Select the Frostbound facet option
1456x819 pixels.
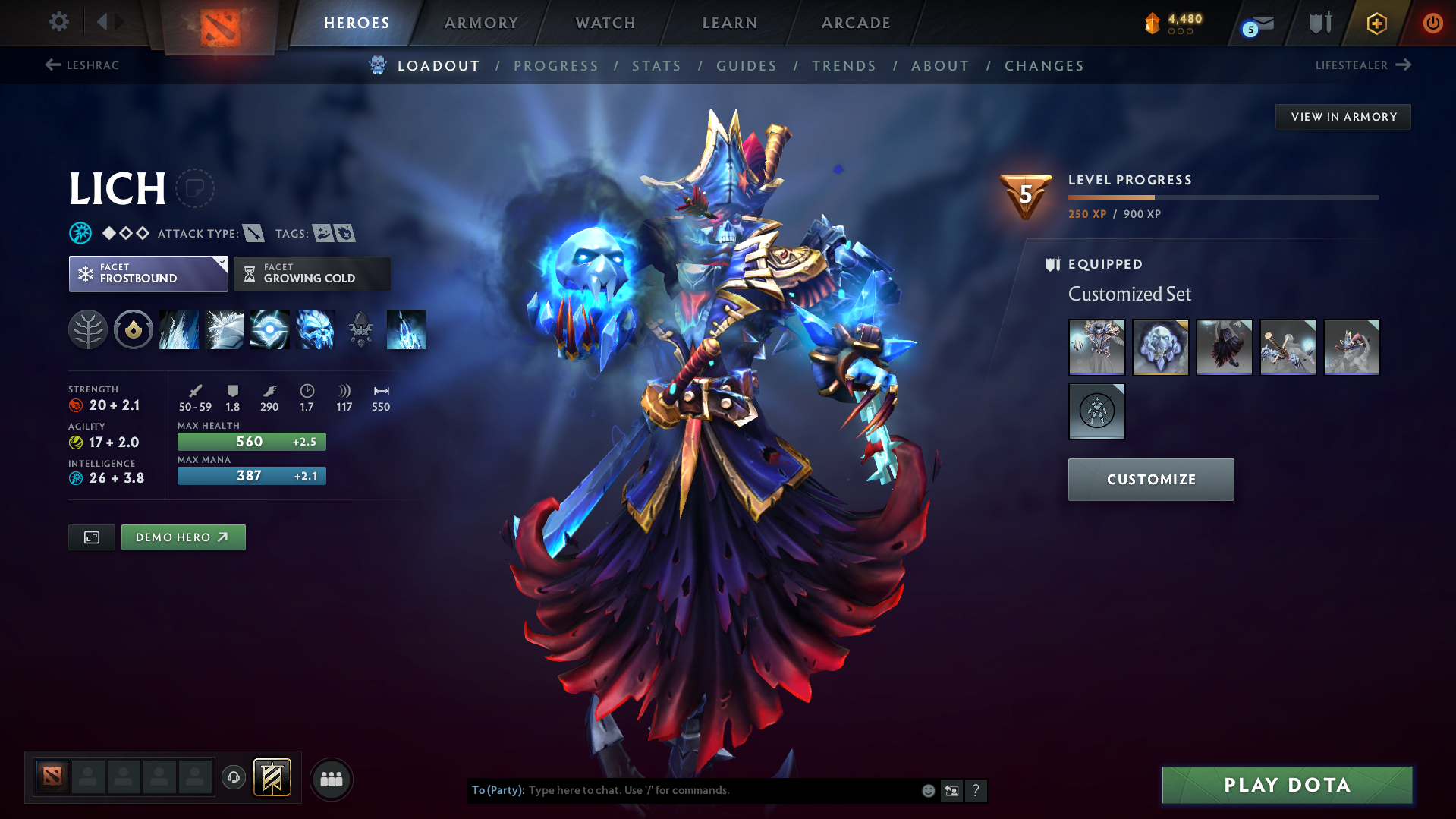pos(148,273)
